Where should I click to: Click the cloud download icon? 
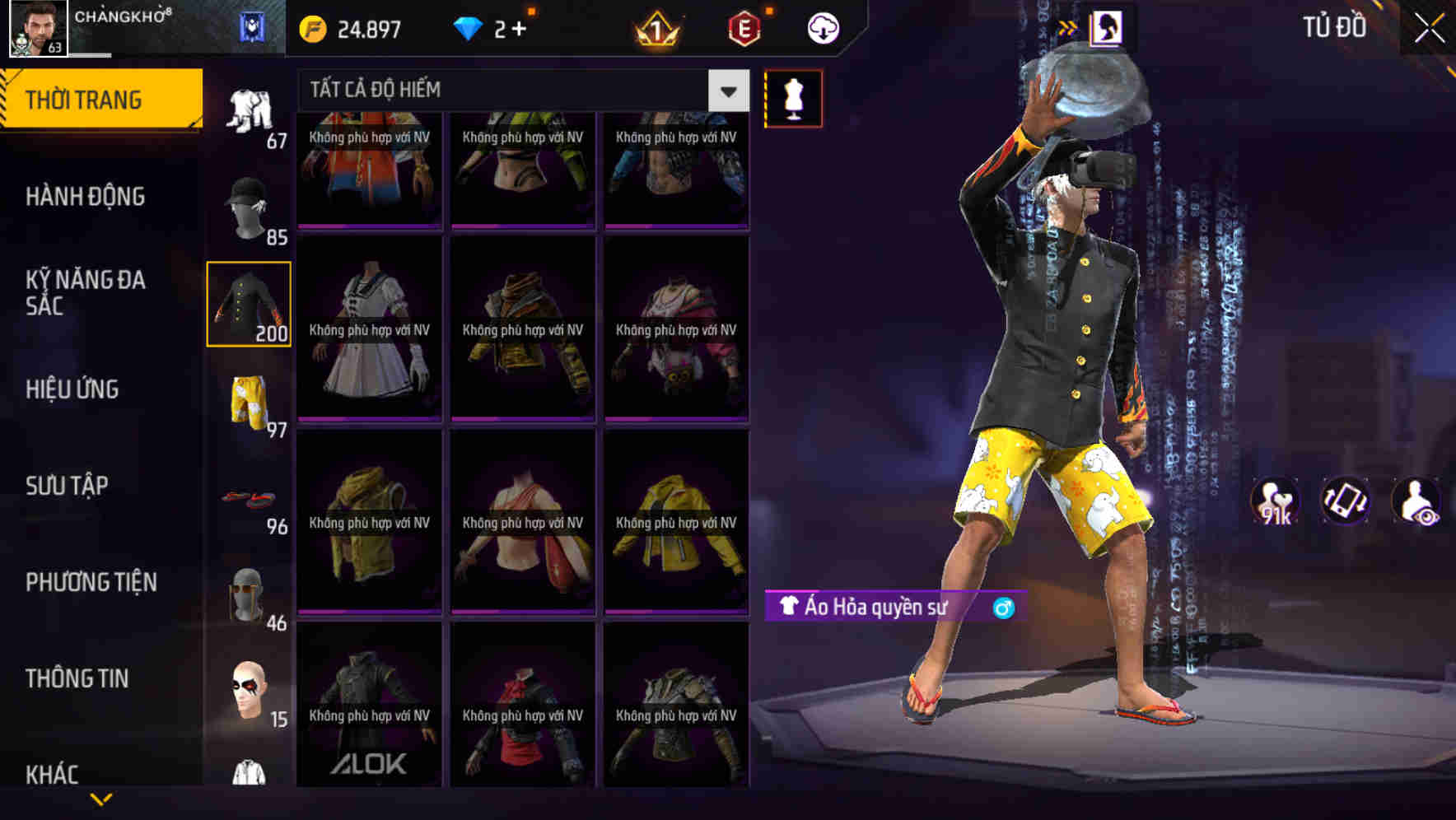821,27
